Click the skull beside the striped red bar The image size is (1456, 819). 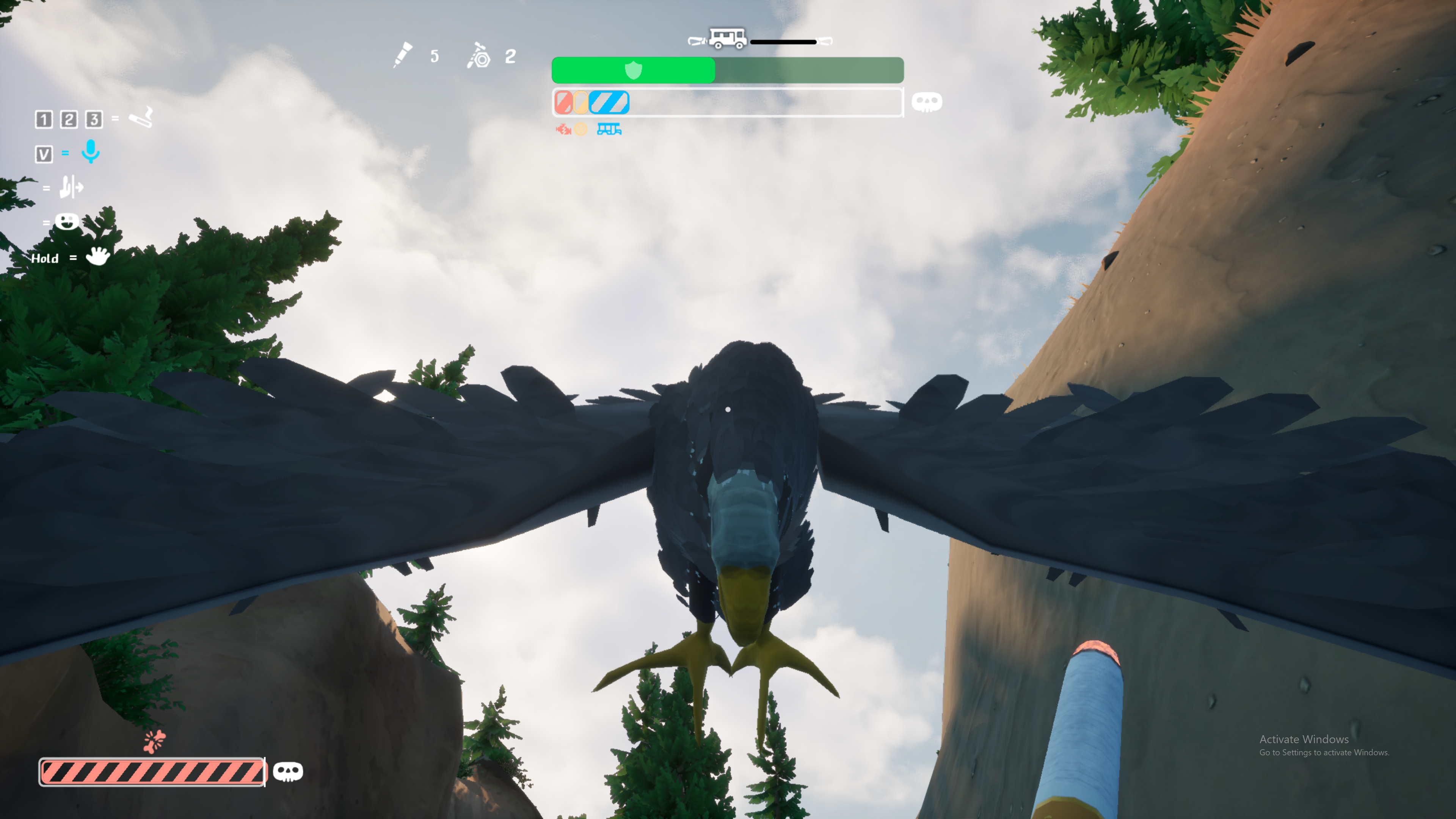pyautogui.click(x=288, y=772)
